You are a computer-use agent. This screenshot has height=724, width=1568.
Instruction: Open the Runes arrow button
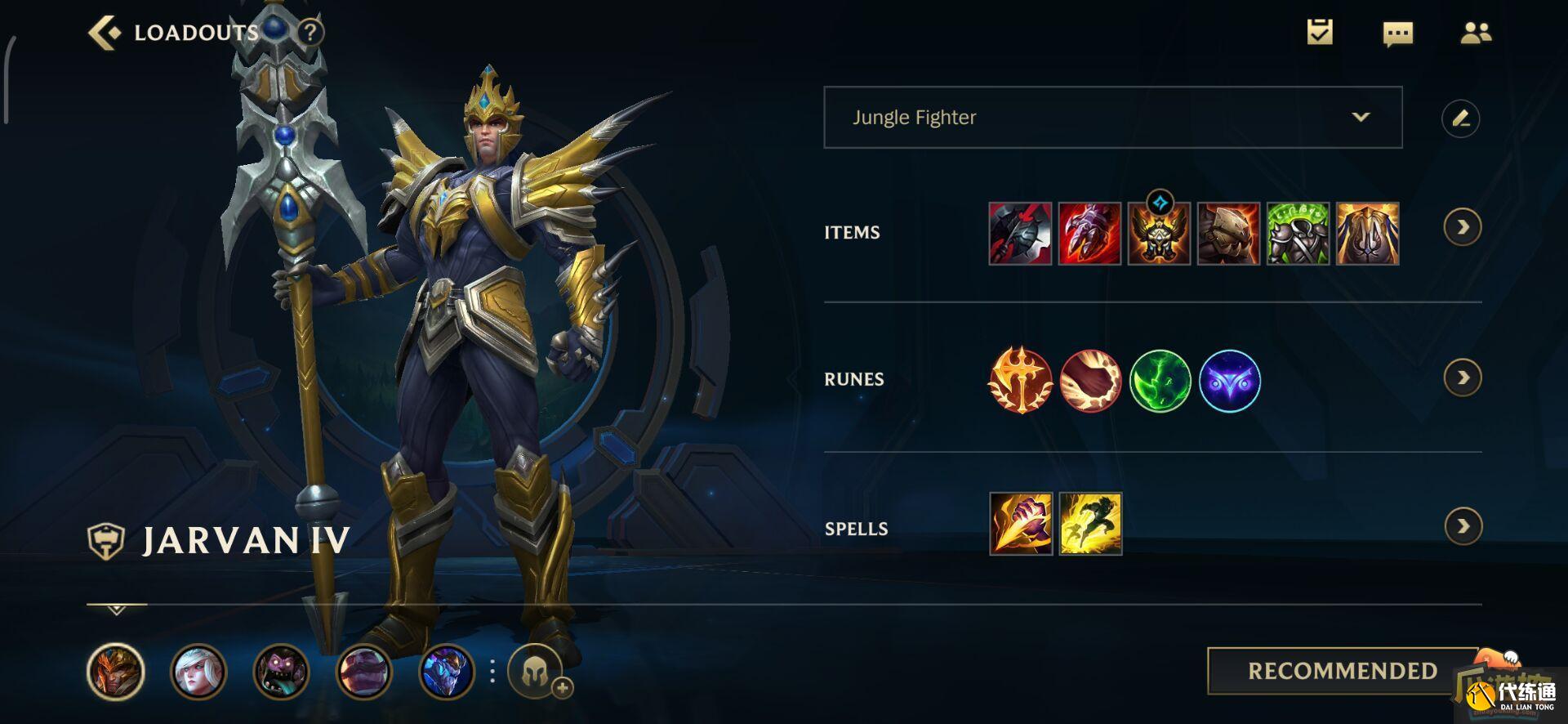pos(1462,378)
